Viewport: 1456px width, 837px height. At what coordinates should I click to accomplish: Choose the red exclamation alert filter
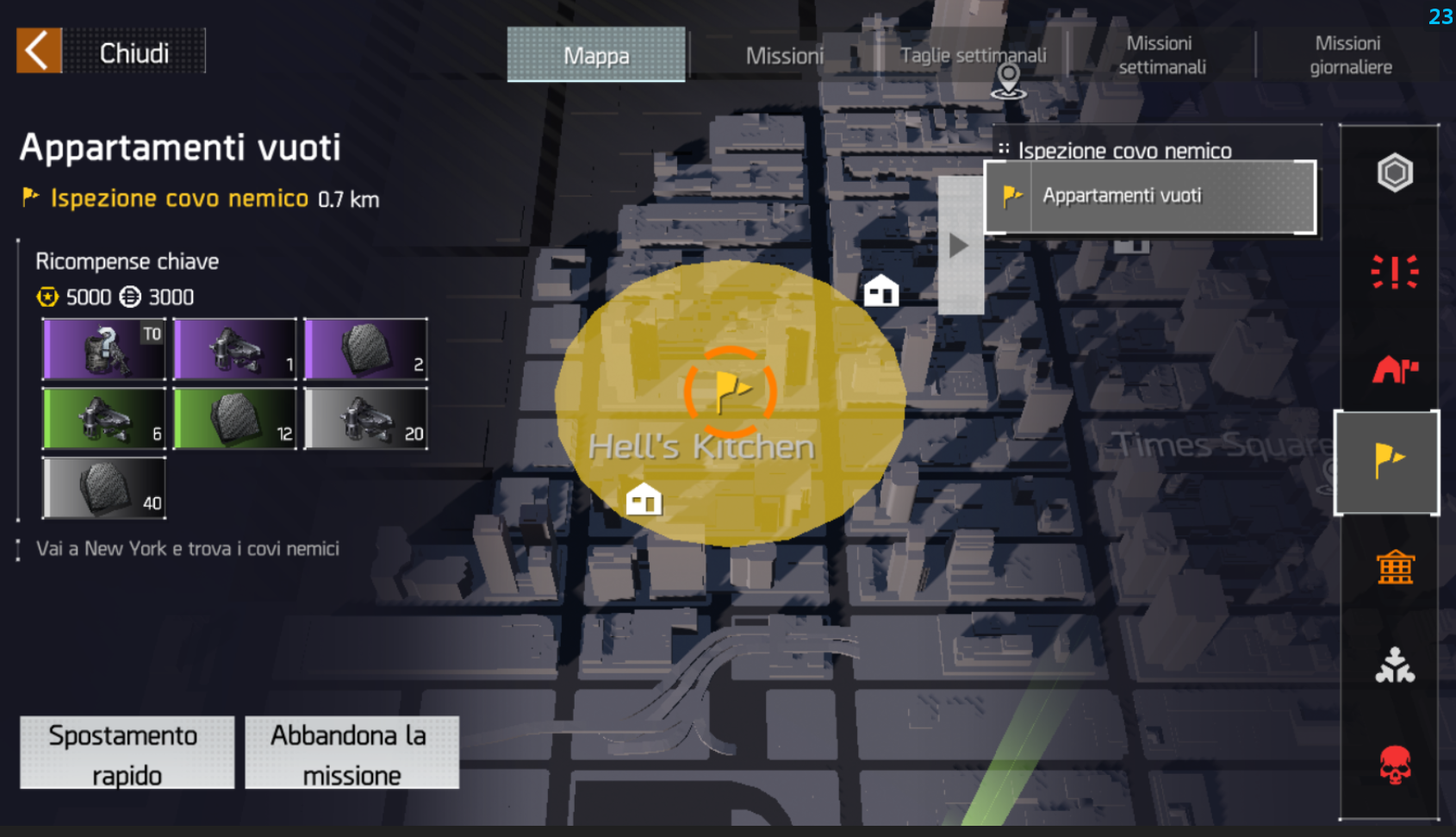pyautogui.click(x=1394, y=272)
